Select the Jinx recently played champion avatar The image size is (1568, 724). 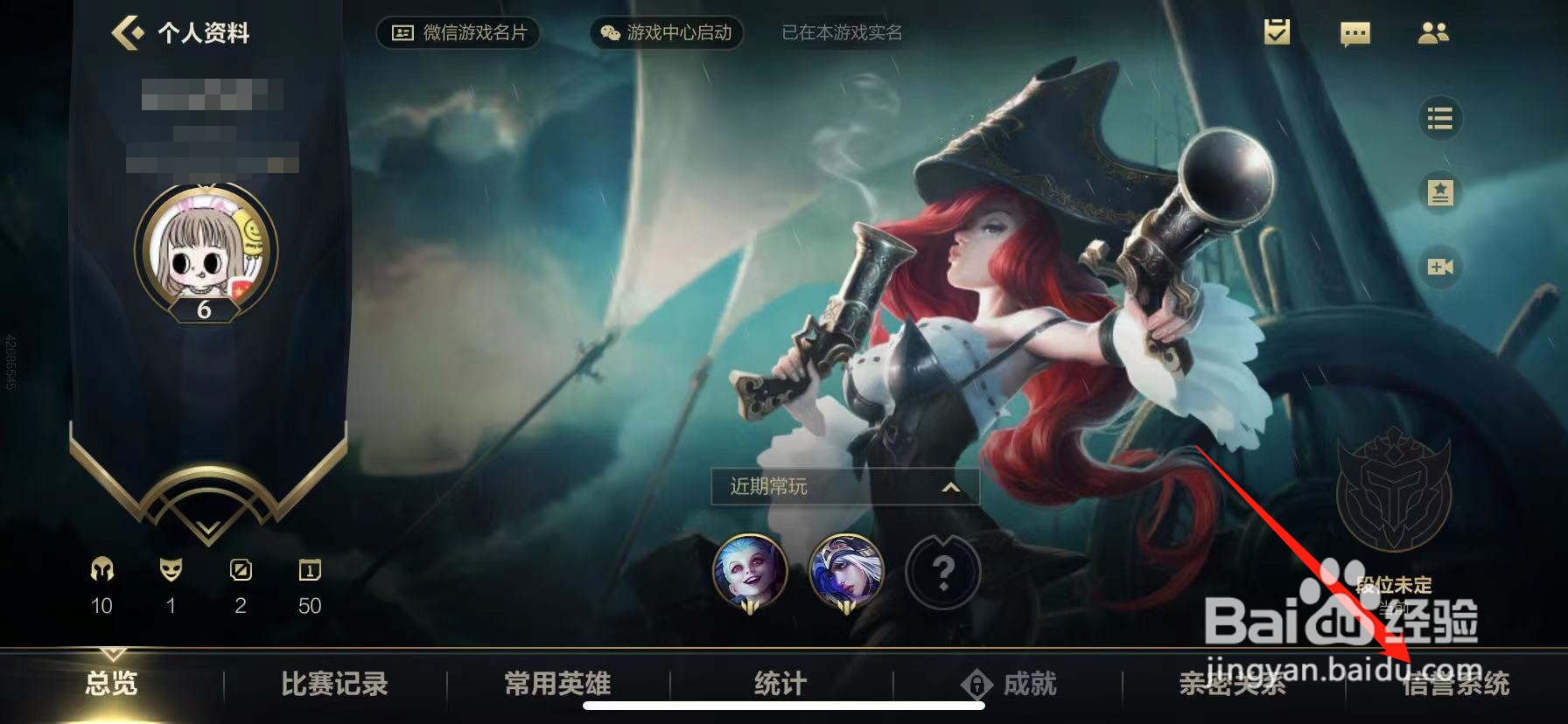(751, 571)
